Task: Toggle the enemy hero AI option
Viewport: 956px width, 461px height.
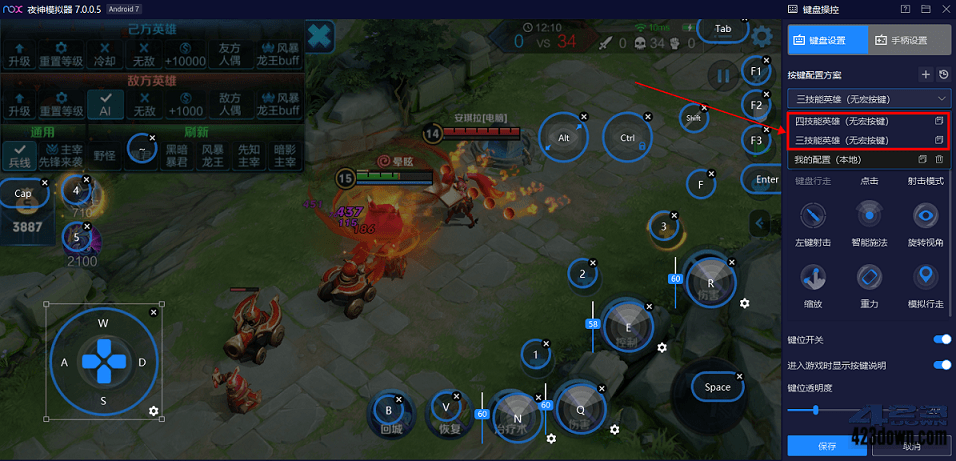Action: pyautogui.click(x=104, y=103)
